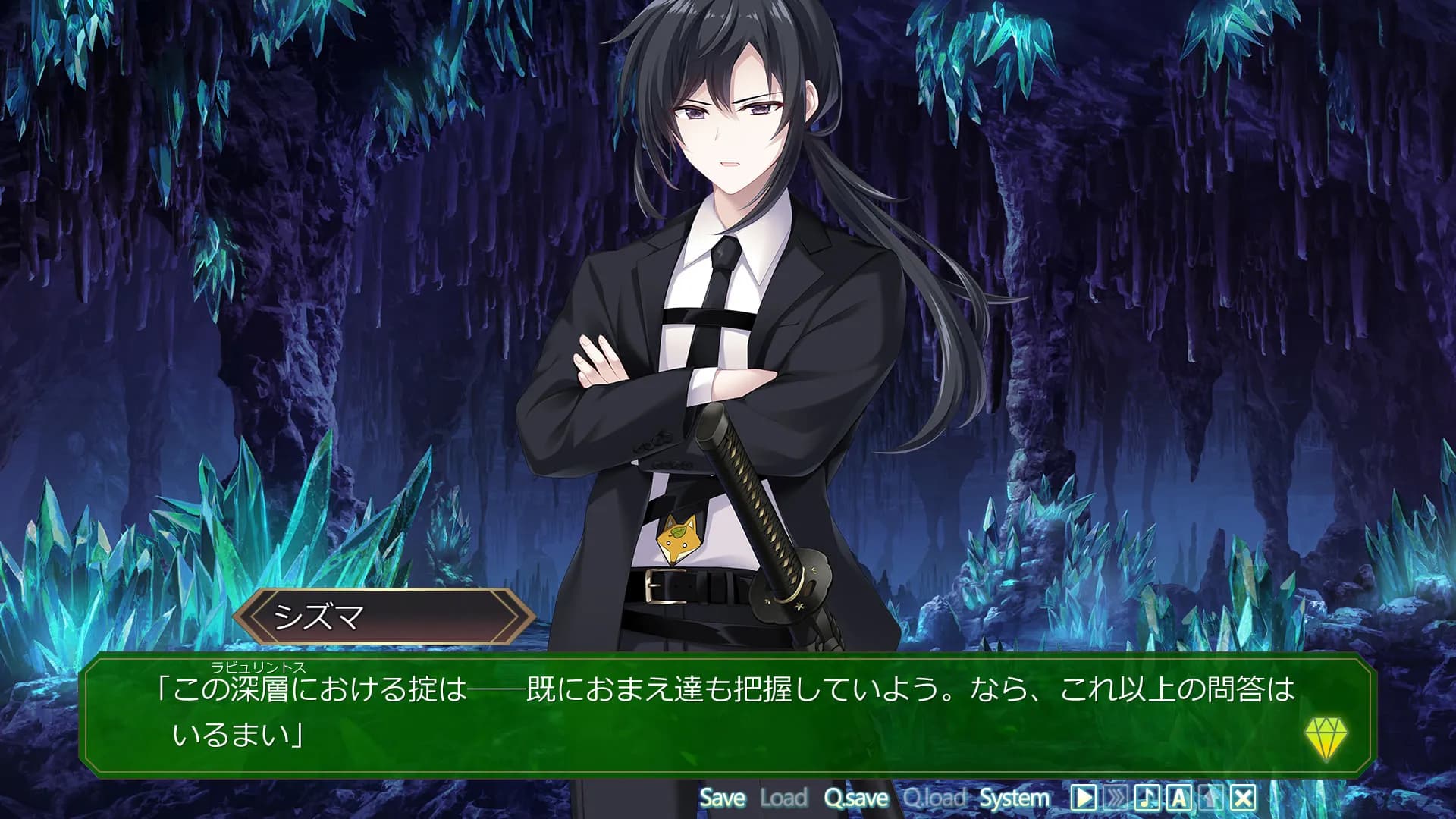Open the Save menu
Screen dimensions: 1456x819
(x=722, y=798)
